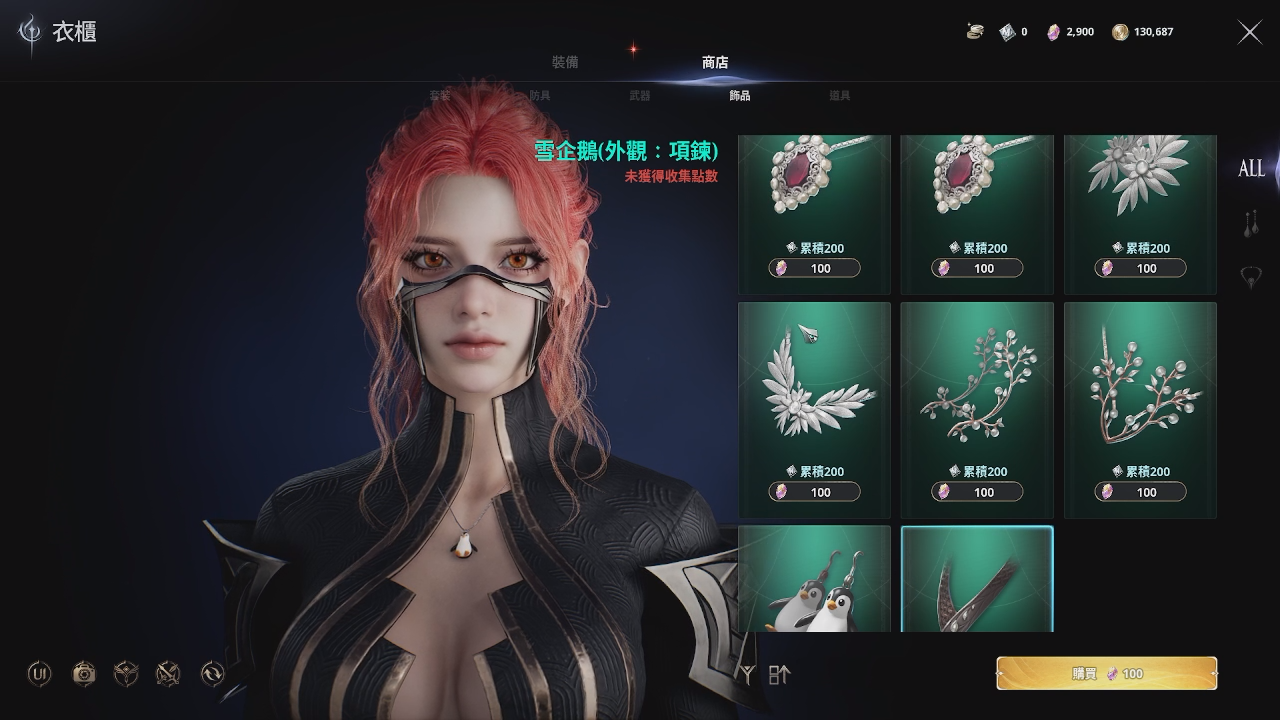Filter accessories by the earring icon

pos(1250,224)
